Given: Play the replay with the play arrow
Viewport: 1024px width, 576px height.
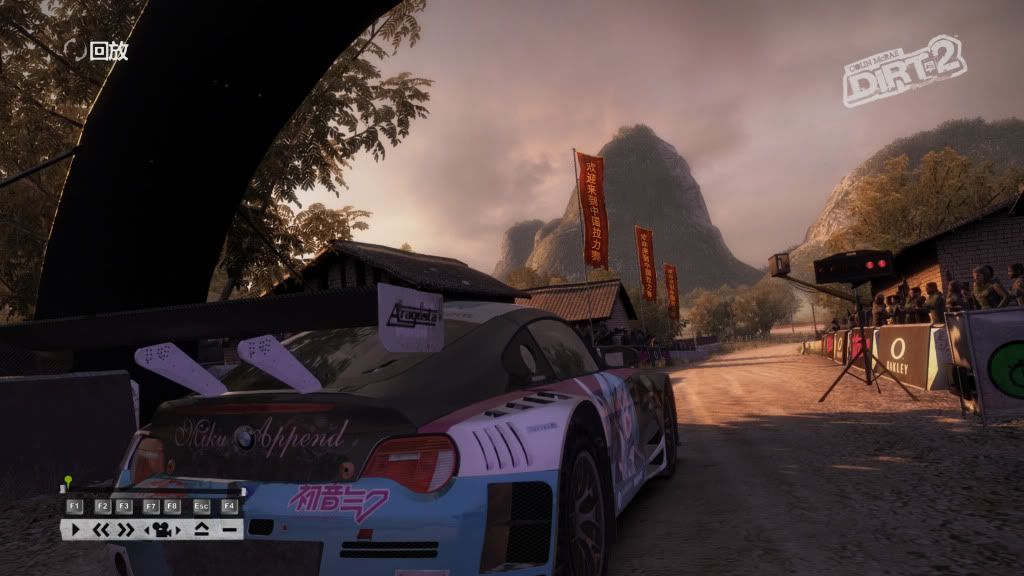Looking at the screenshot, I should pyautogui.click(x=75, y=529).
